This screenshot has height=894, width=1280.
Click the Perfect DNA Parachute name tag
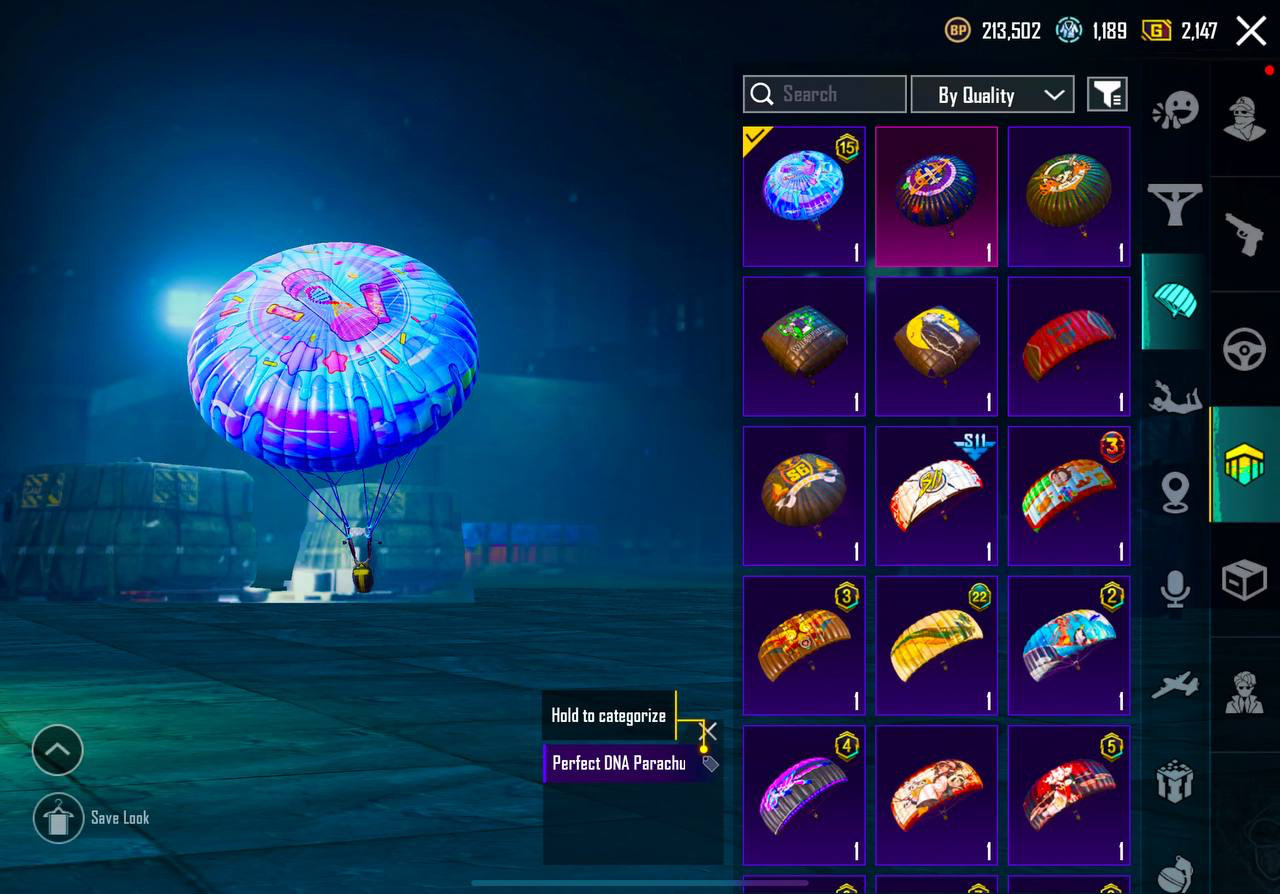[x=620, y=763]
